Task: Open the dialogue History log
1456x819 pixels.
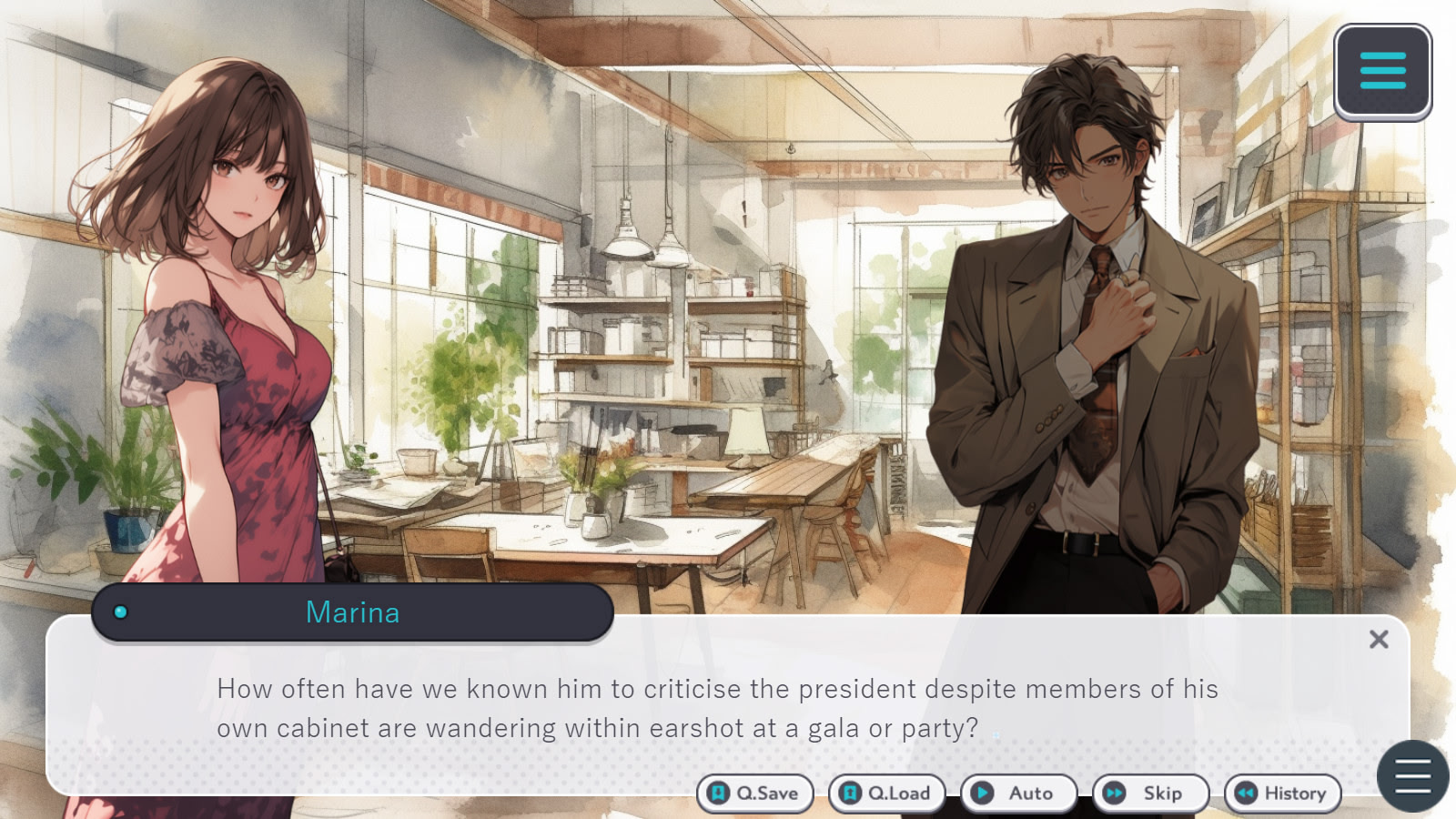Action: [1282, 794]
